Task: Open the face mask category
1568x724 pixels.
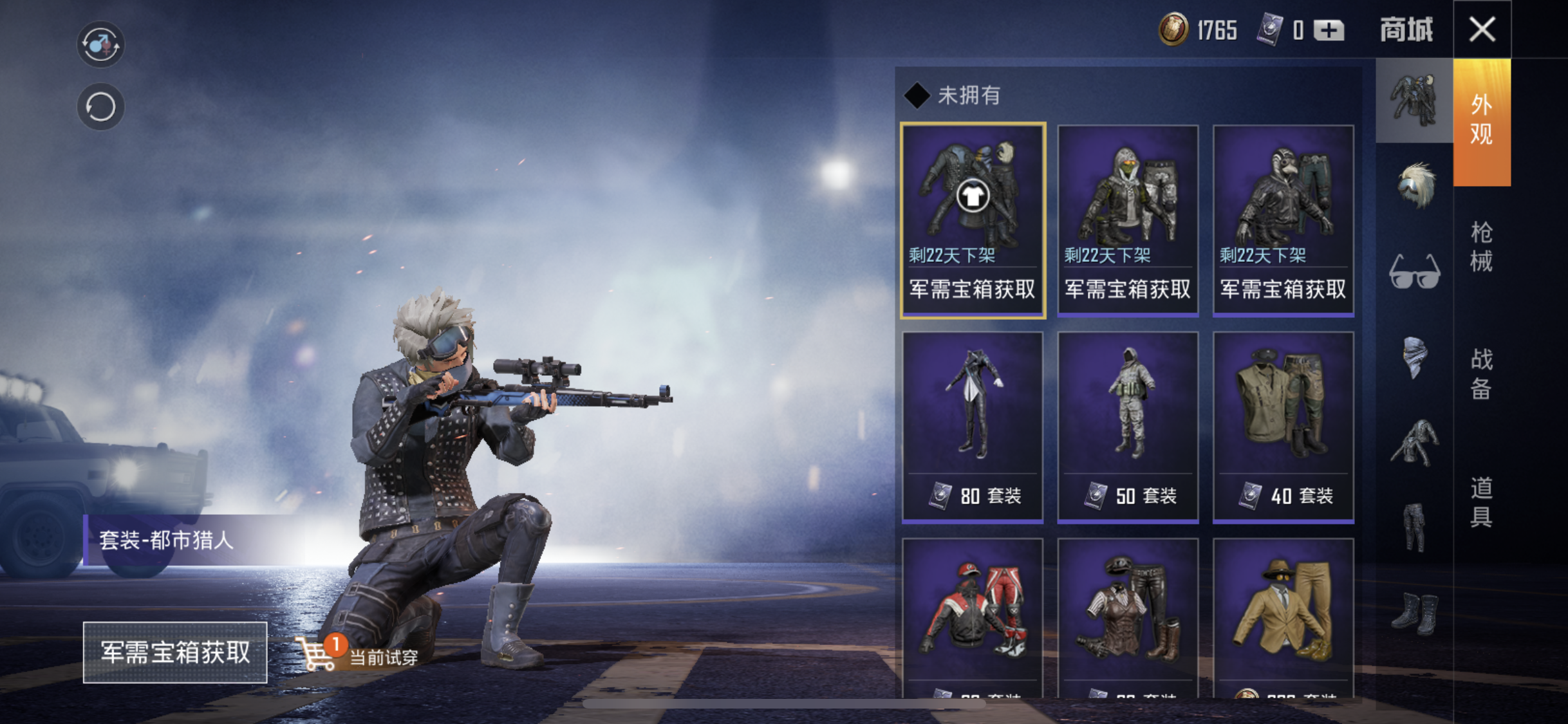Action: pyautogui.click(x=1414, y=357)
